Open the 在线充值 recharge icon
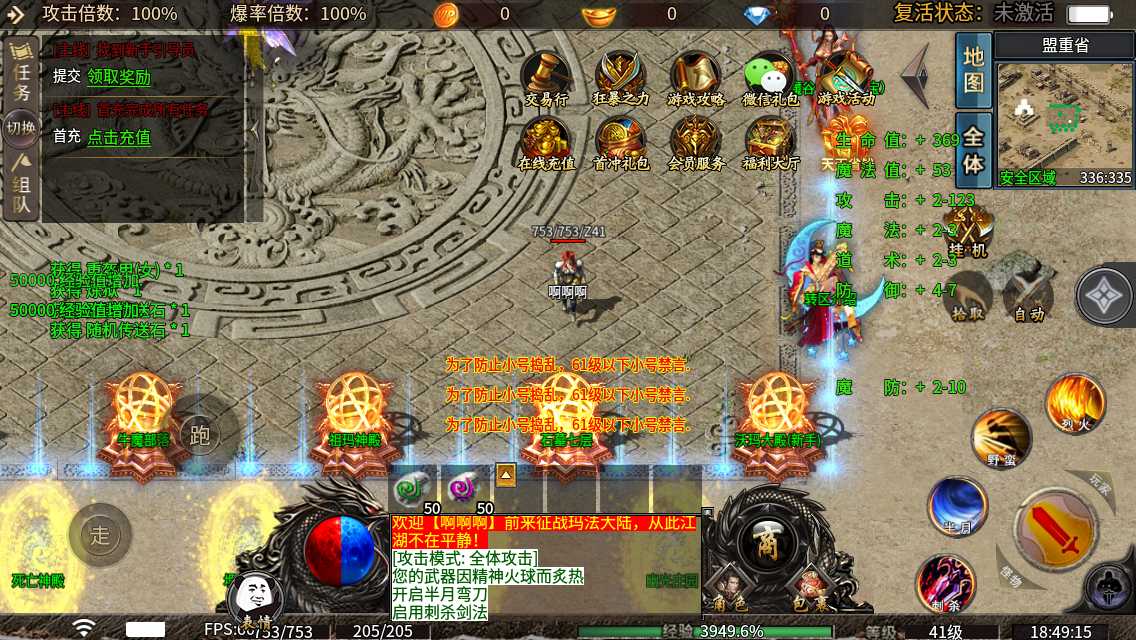The image size is (1136, 640). [546, 141]
